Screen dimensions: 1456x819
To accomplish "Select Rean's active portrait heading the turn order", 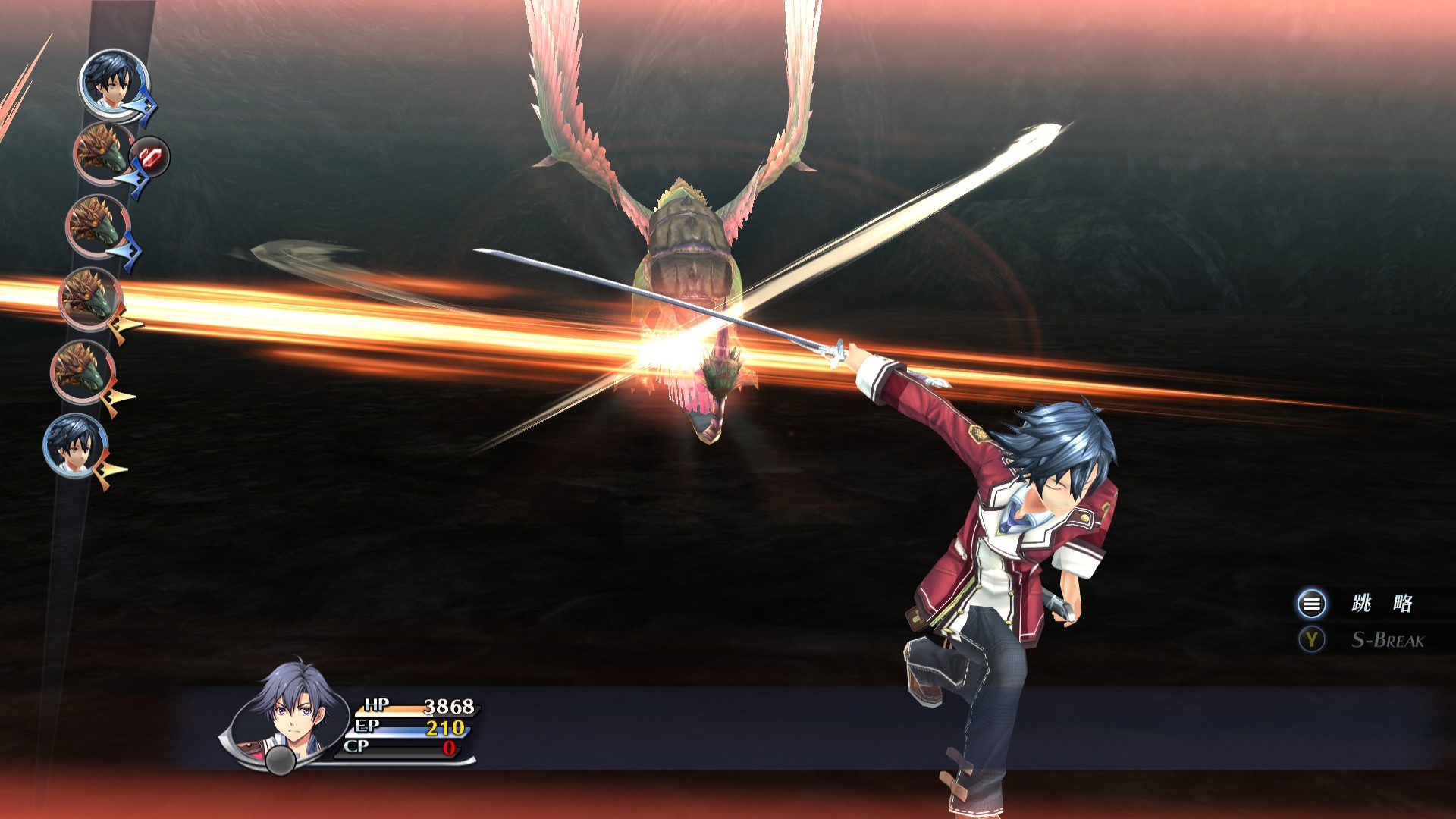I will [x=114, y=82].
